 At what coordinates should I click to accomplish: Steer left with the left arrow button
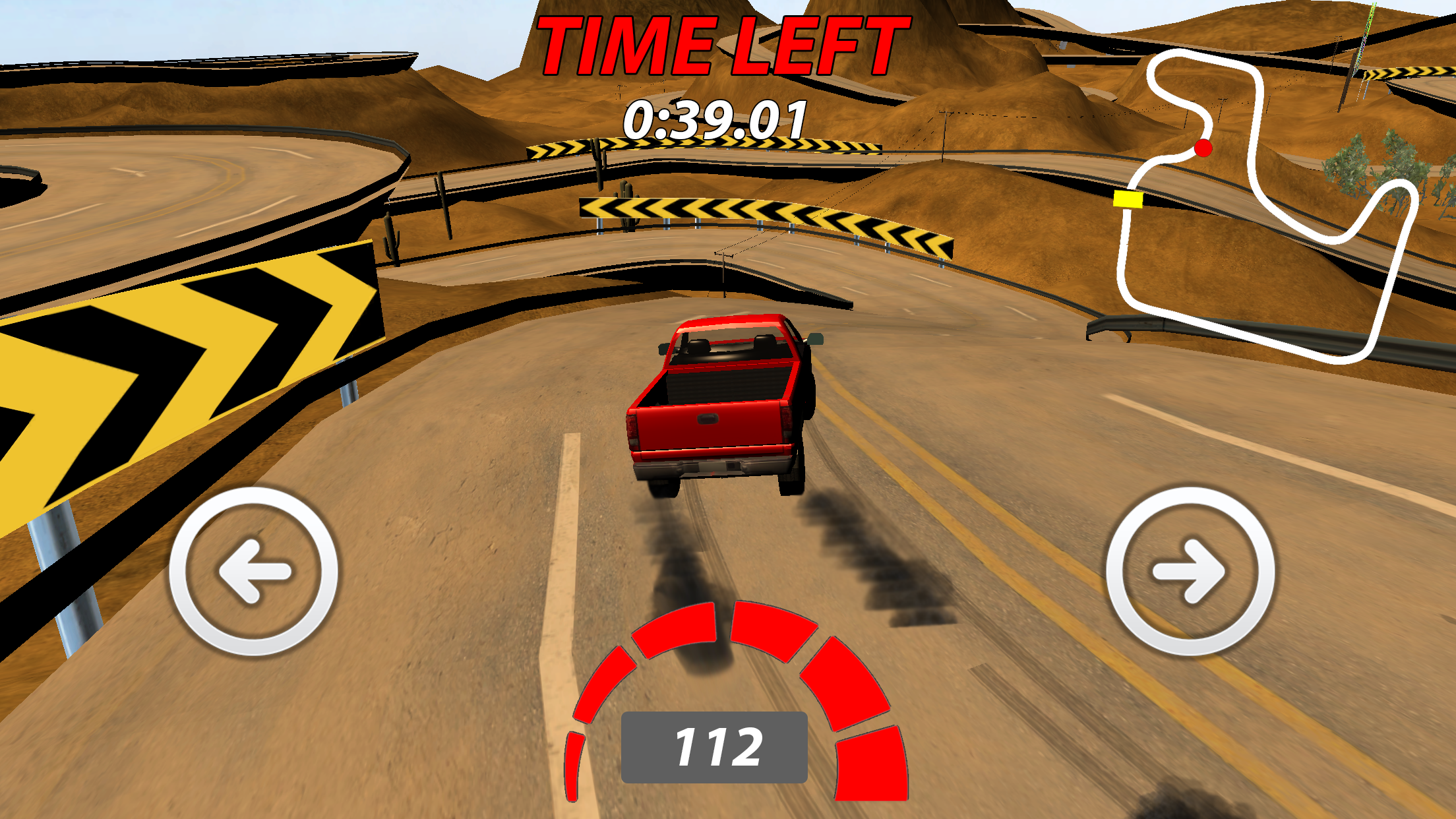[x=254, y=571]
